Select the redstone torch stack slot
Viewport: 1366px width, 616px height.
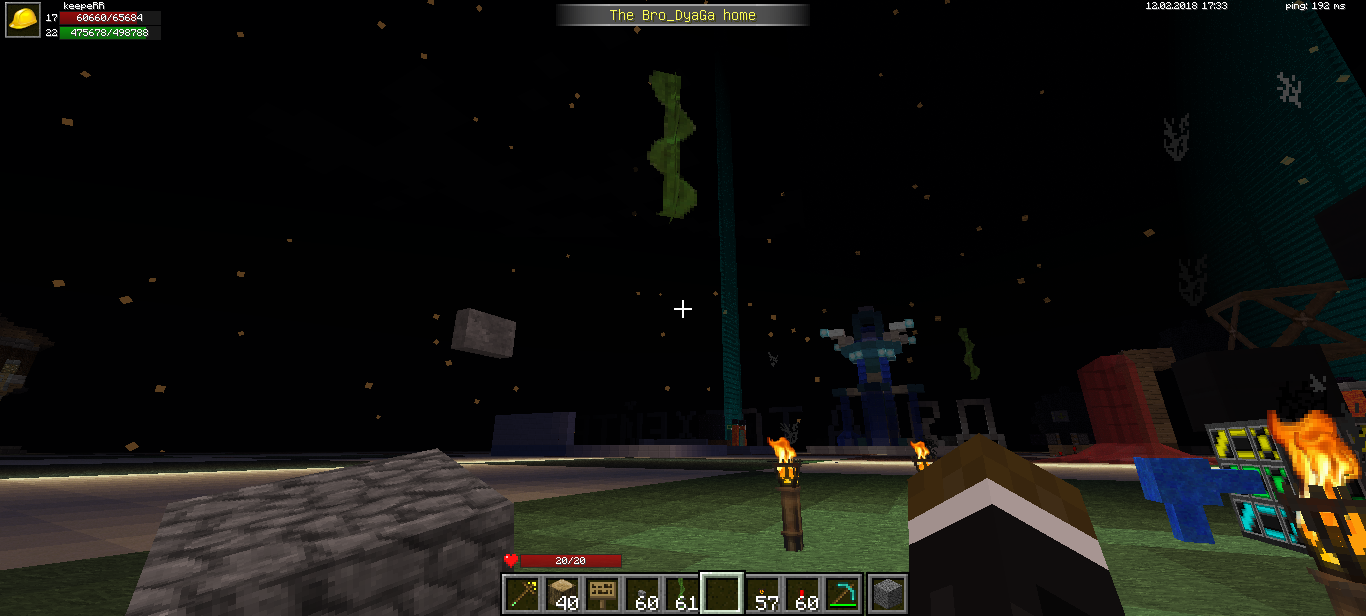803,594
